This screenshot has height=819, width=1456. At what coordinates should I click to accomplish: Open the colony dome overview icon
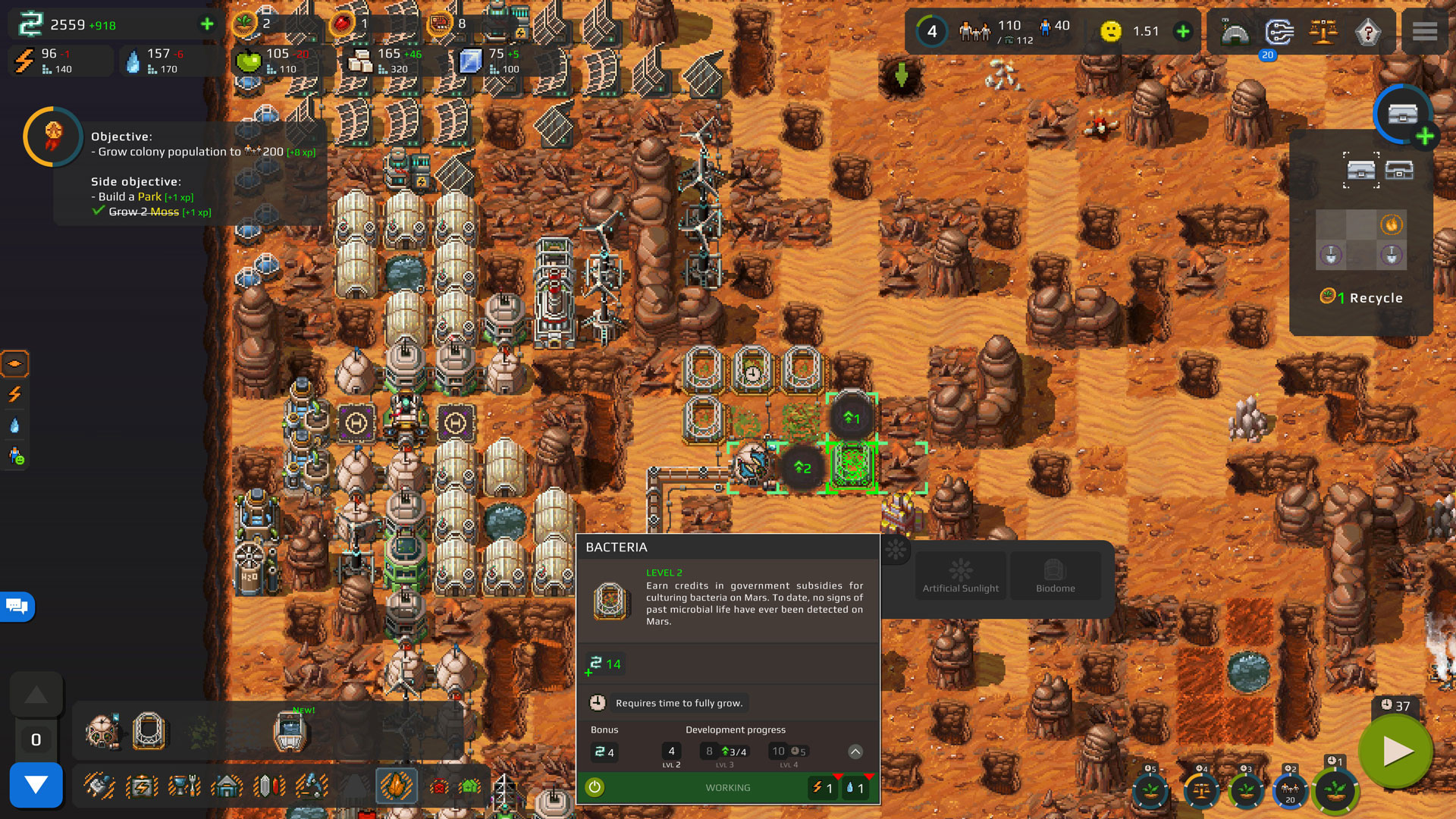coord(1235,32)
